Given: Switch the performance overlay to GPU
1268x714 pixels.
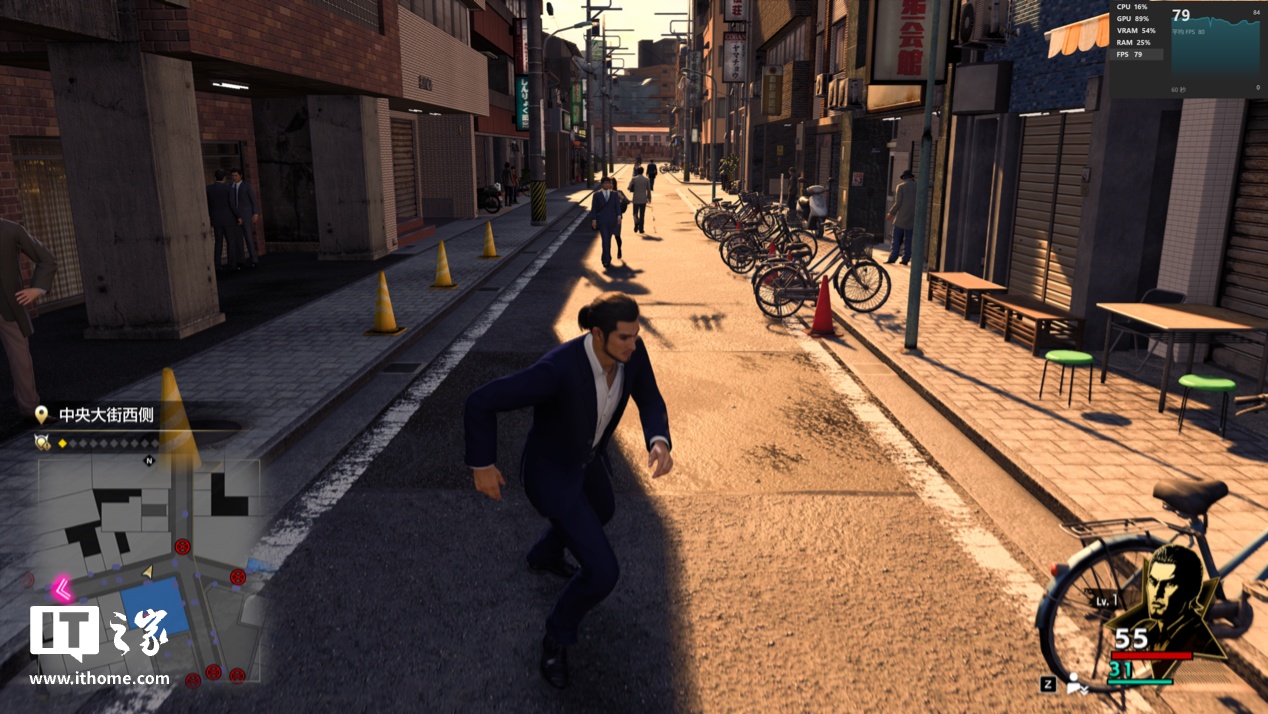Looking at the screenshot, I should 1135,18.
